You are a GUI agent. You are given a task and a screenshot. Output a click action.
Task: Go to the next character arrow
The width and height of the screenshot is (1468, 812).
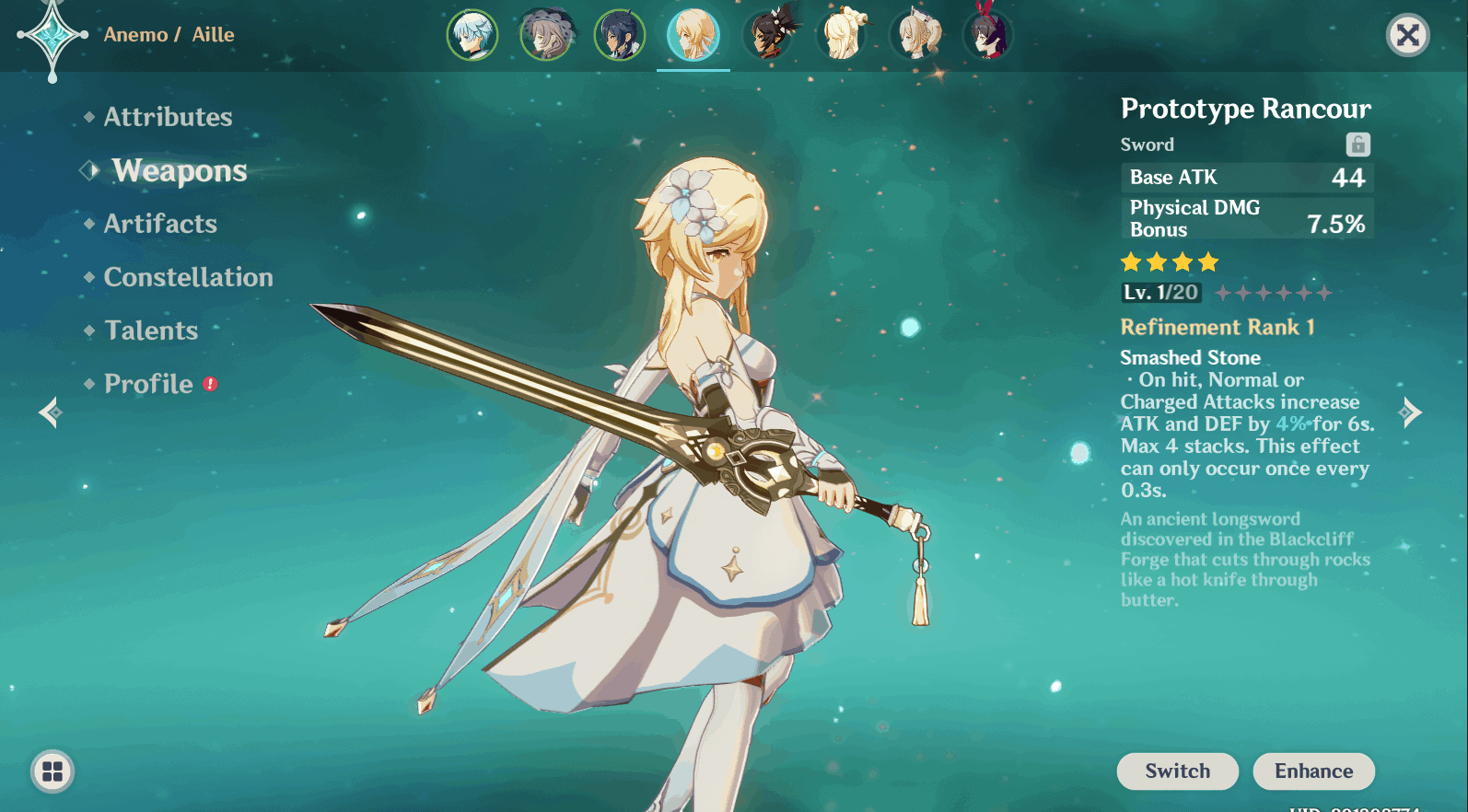pyautogui.click(x=1410, y=412)
